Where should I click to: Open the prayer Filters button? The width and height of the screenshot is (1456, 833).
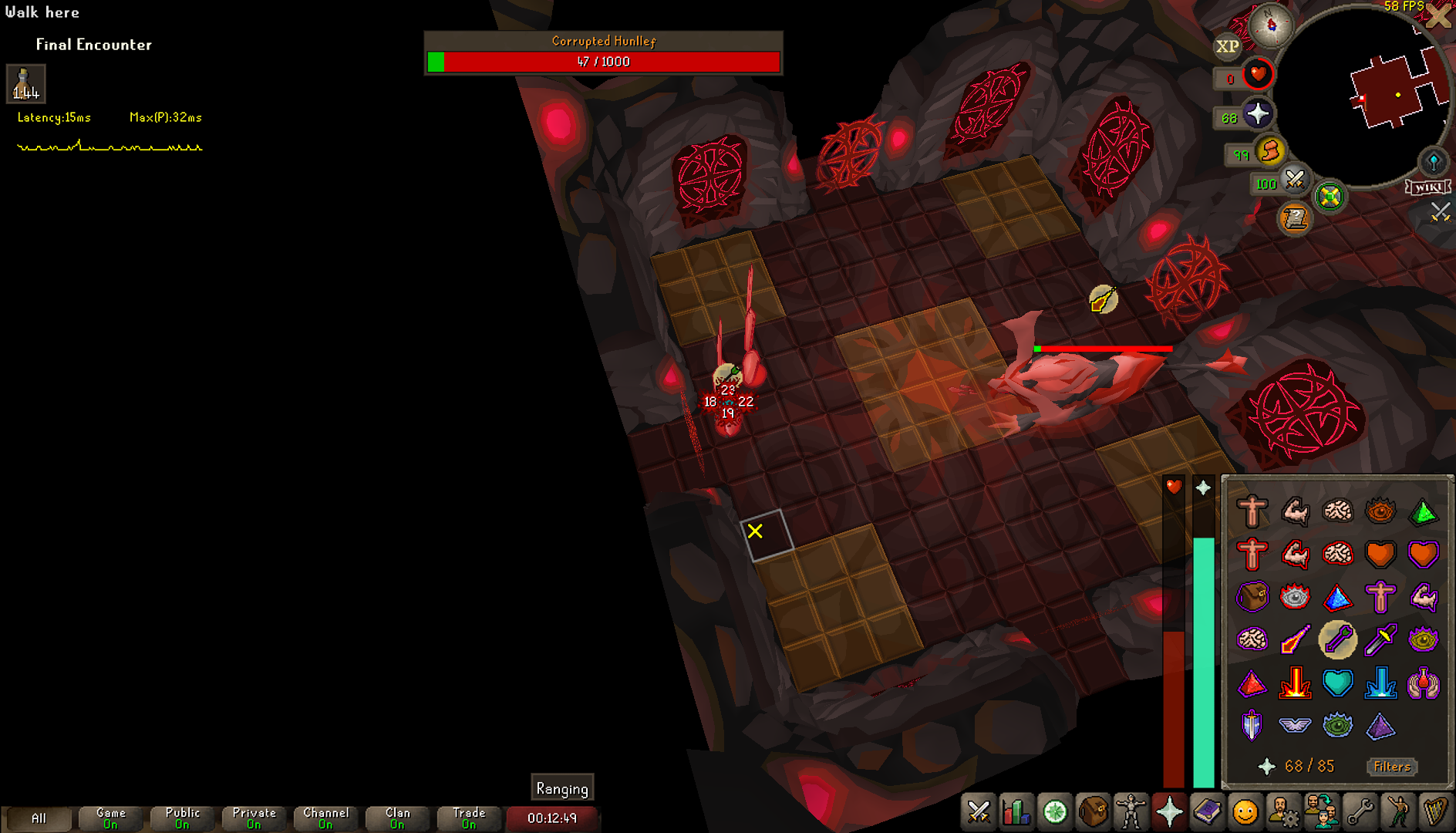1392,766
